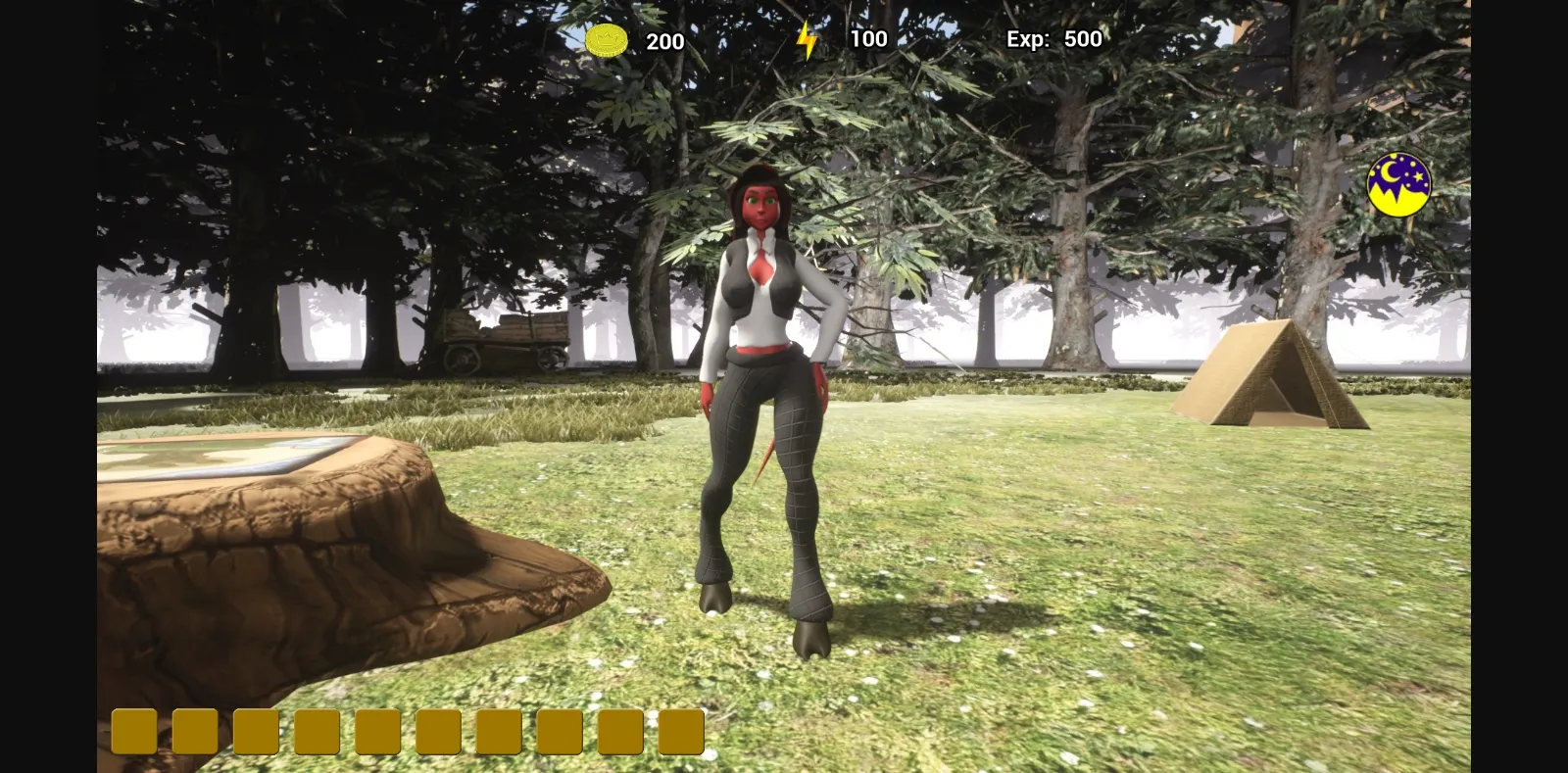Select the sixth hotbar slot
Screen dimensions: 1568x773
[x=437, y=730]
